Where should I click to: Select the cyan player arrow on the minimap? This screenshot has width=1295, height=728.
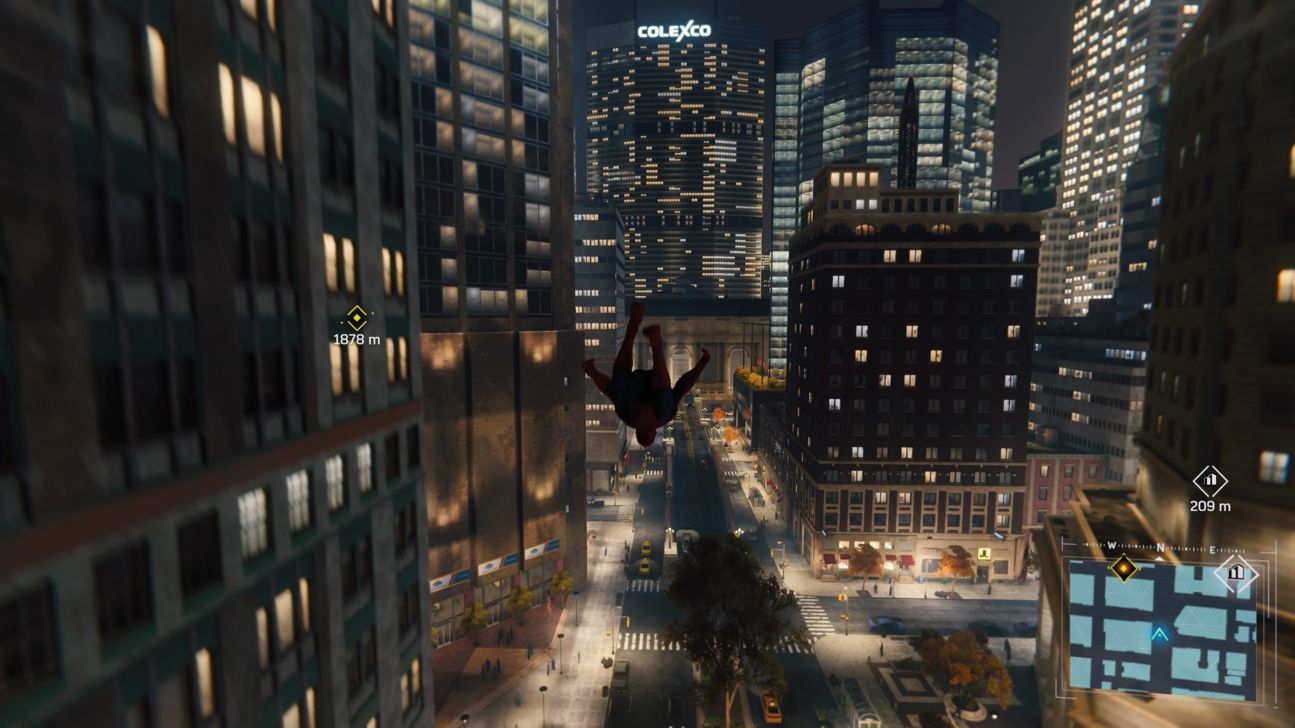point(1160,633)
